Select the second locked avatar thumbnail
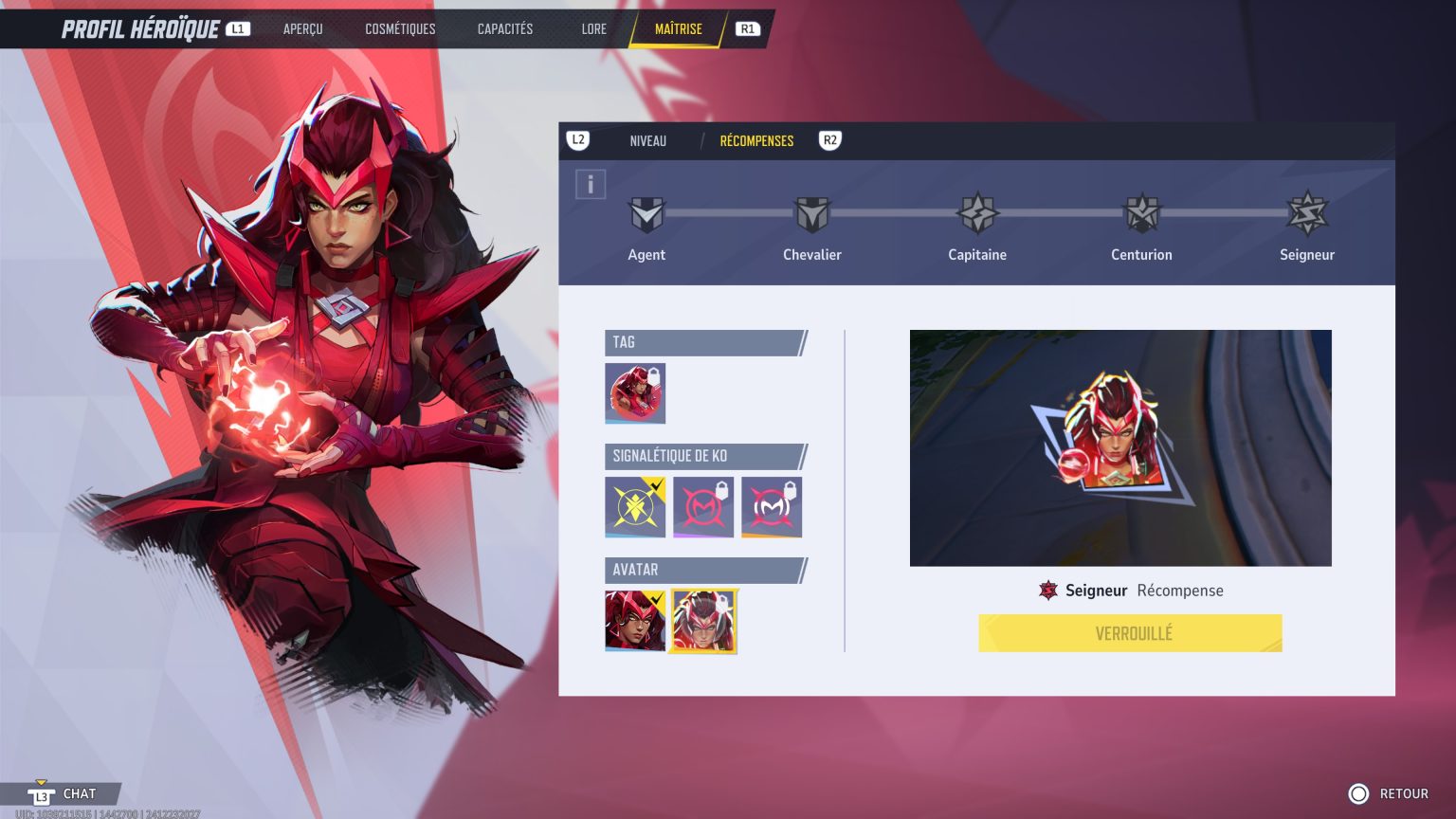1456x819 pixels. 703,621
